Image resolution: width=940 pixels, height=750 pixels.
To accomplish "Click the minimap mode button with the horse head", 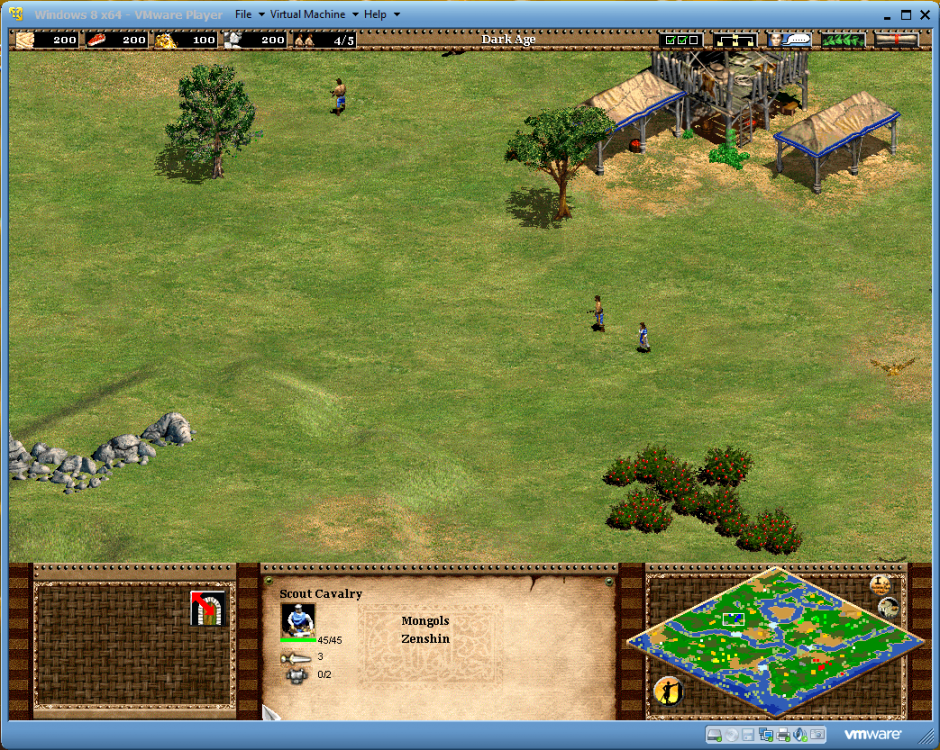I will click(x=888, y=606).
